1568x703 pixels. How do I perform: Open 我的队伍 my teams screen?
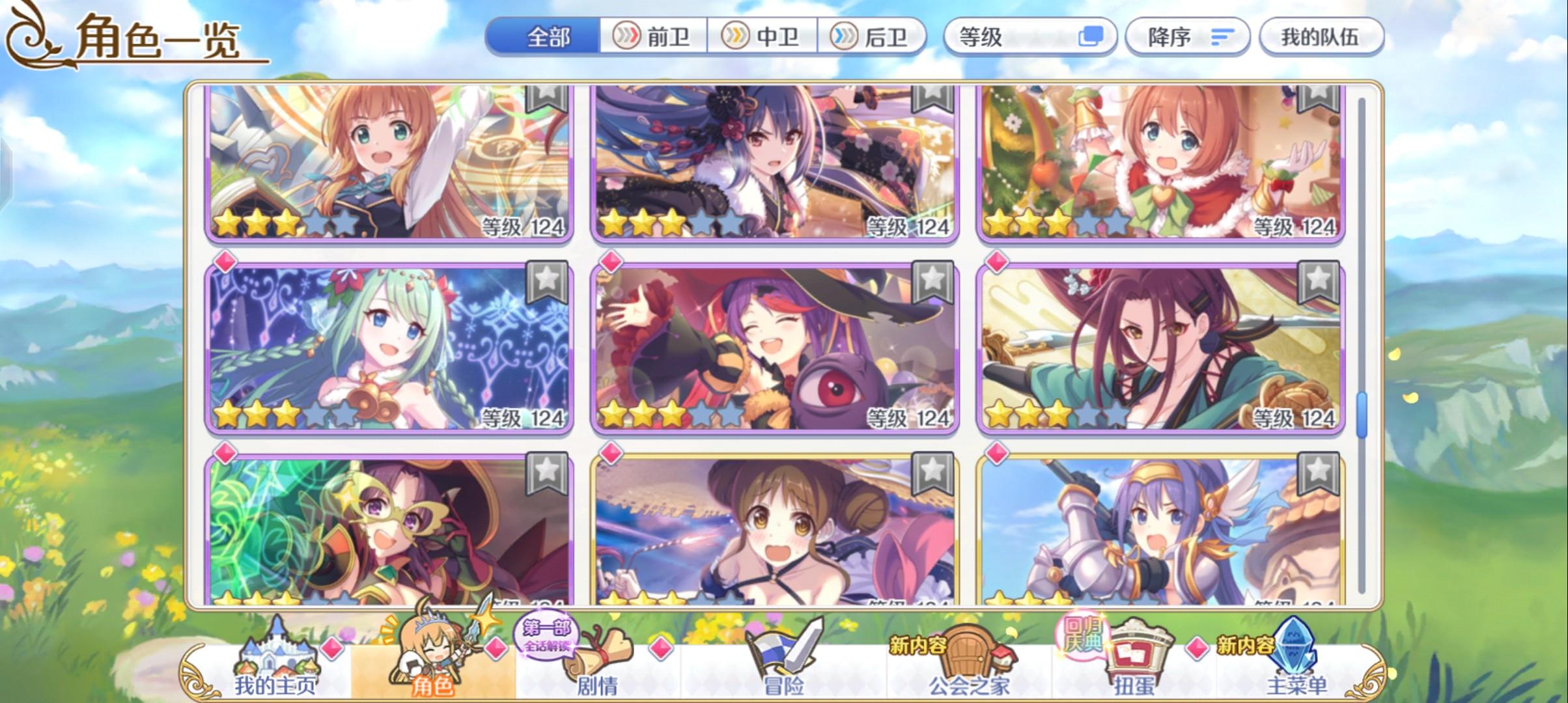[x=1322, y=37]
